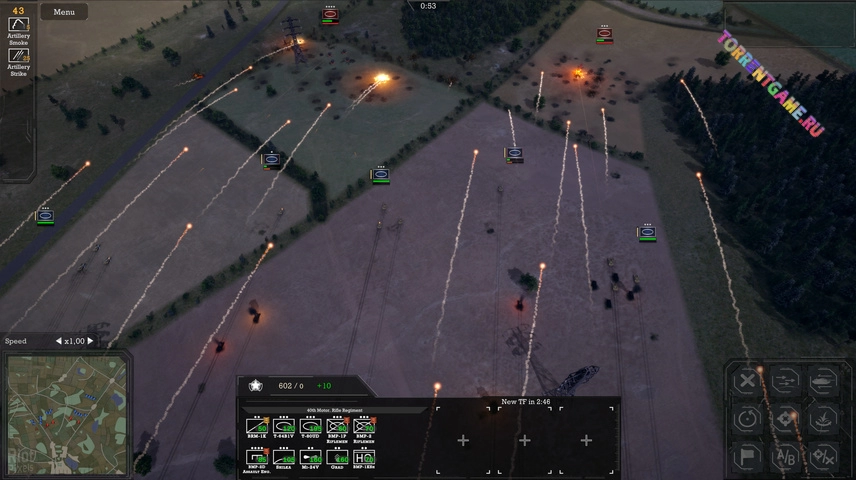Choose the BMP-1KSh command card
856x480 pixels.
click(x=364, y=457)
